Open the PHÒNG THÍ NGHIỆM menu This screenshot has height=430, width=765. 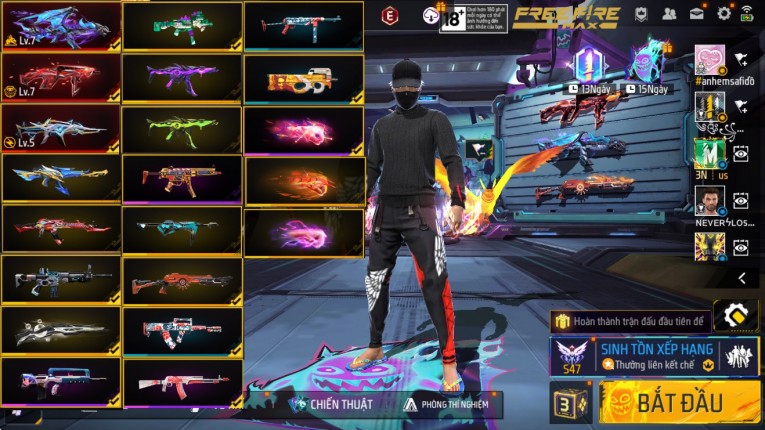pos(452,404)
